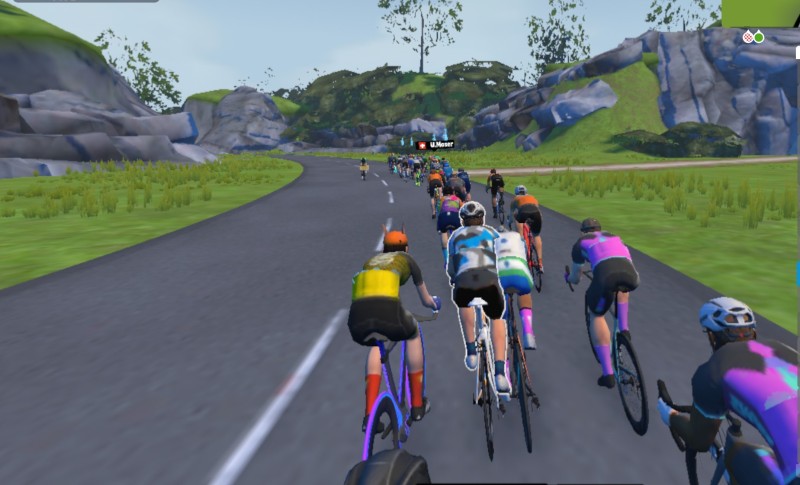Select the green dot marker on minimap
This screenshot has width=800, height=485.
[x=759, y=37]
